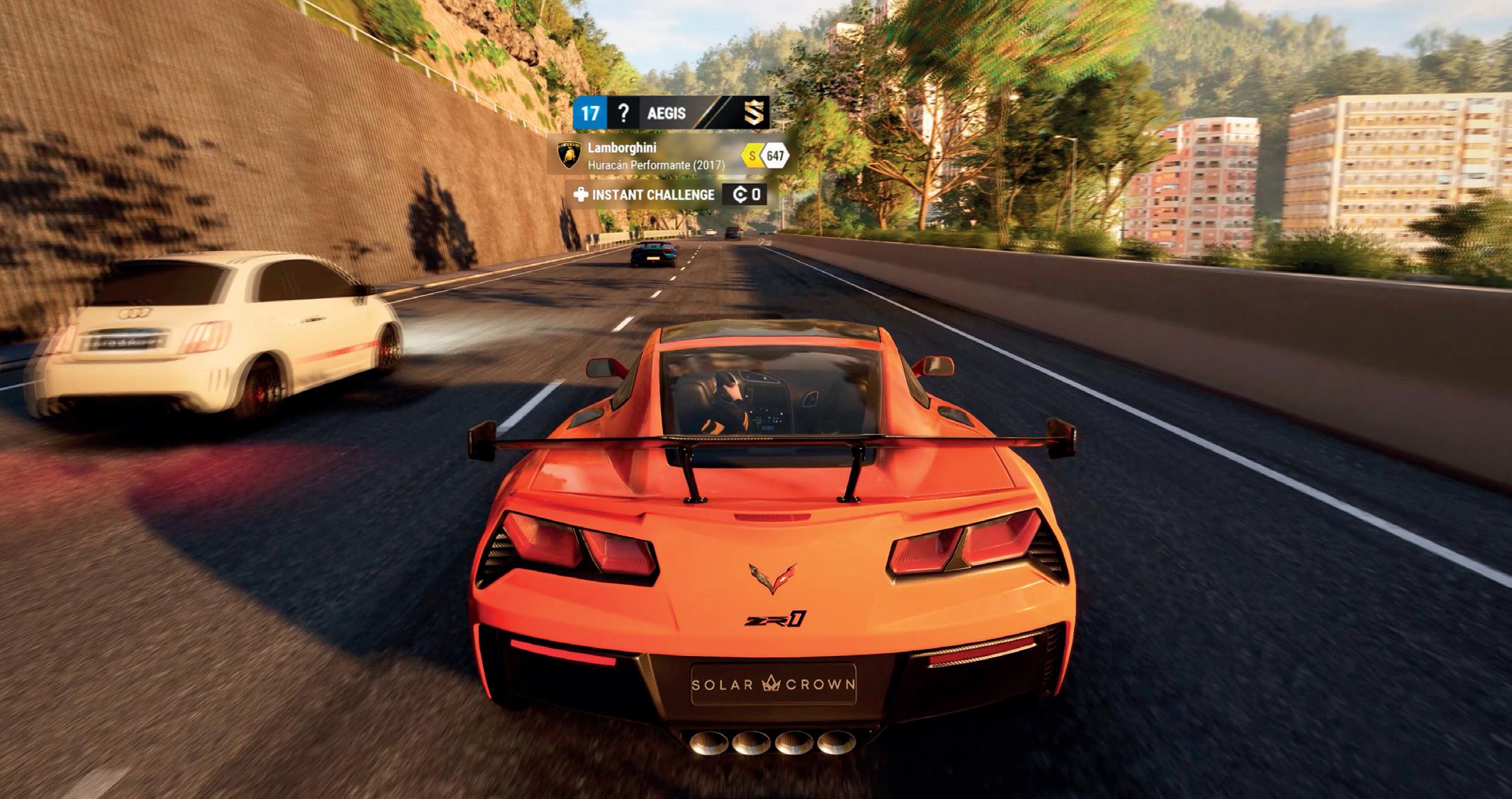Click the gold S clan emblem
The image size is (1512, 799).
[755, 112]
